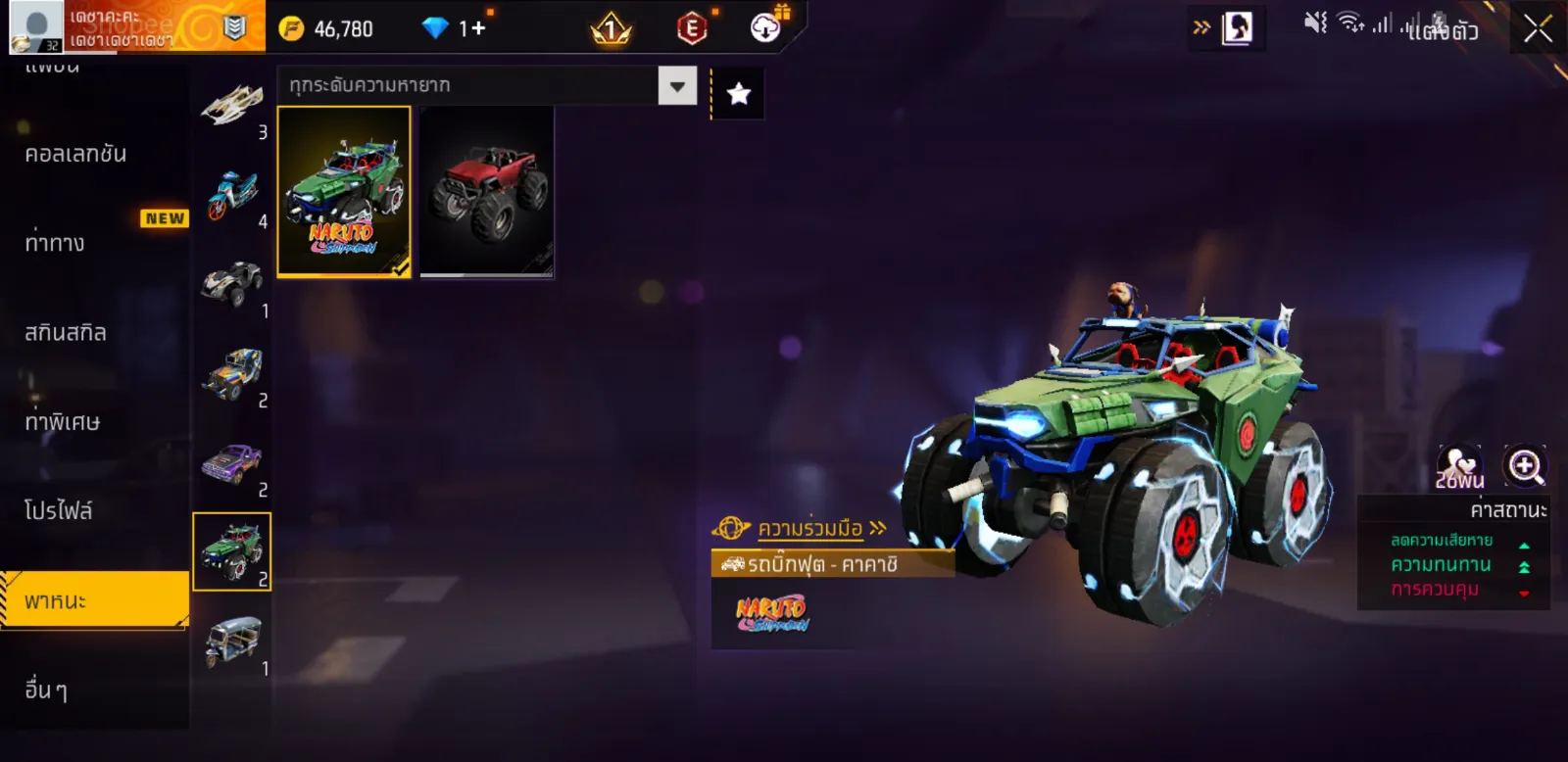Switch to the ท่าทาง emotes category

[56, 243]
